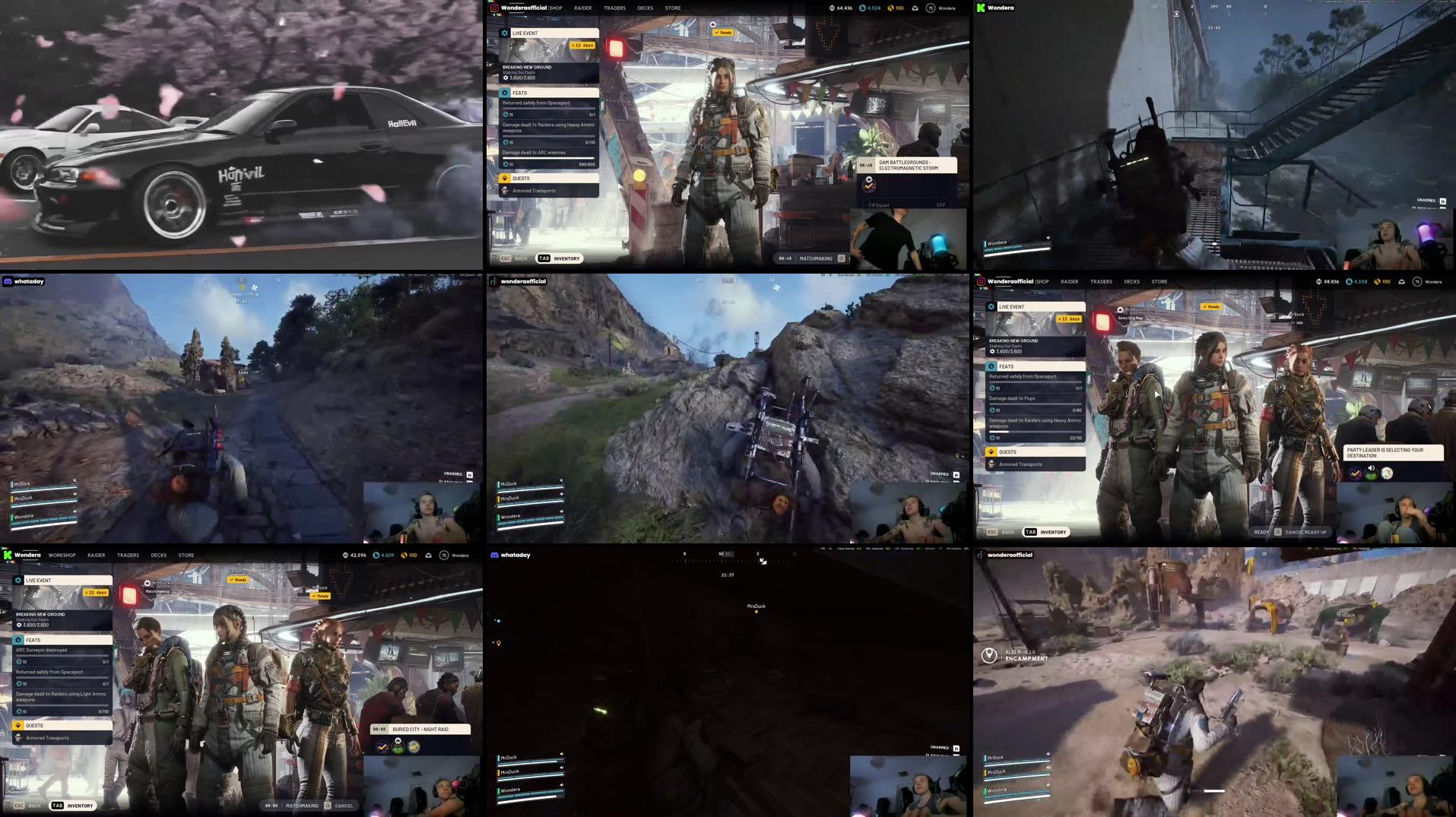Click CANCEL next to Matchmaking timer

343,806
